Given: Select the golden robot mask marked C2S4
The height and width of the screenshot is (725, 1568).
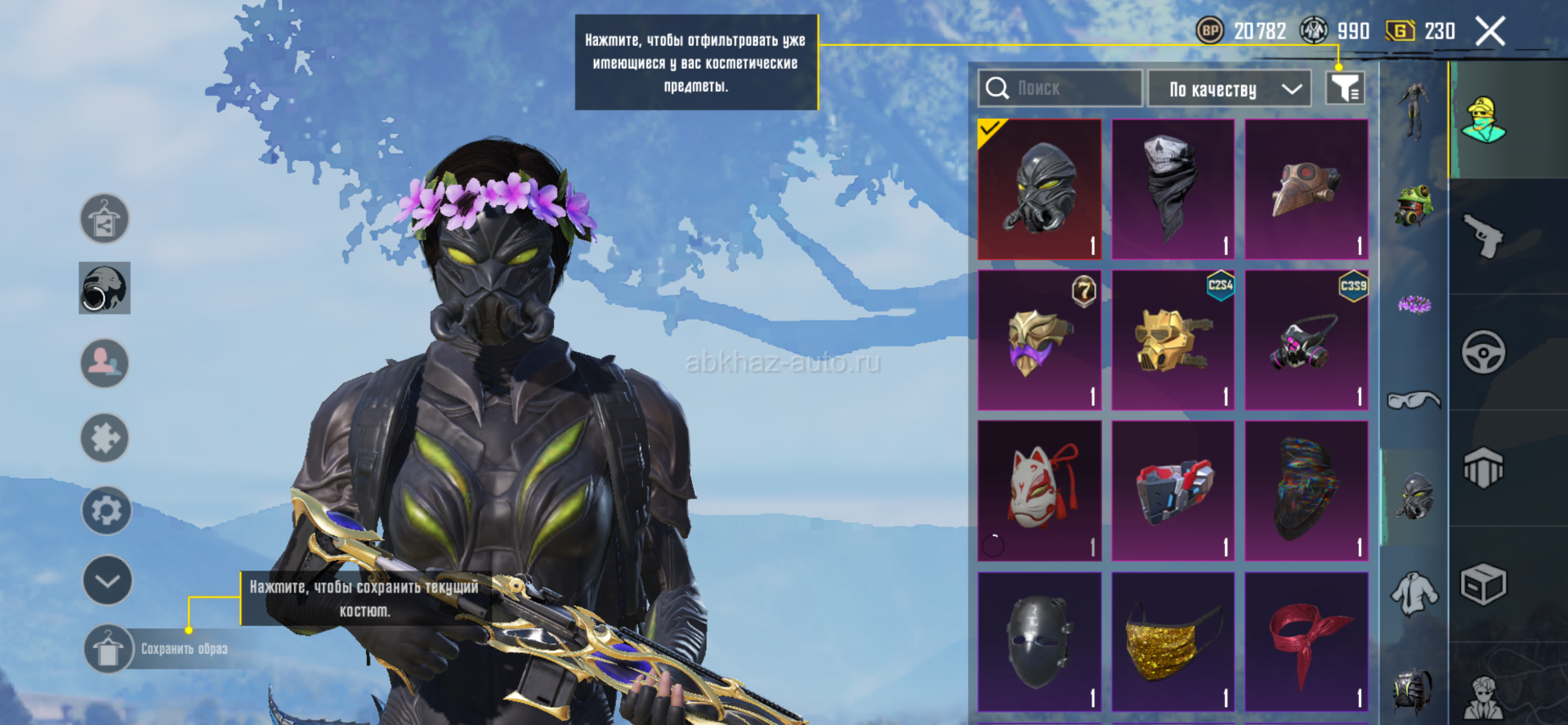Looking at the screenshot, I should pos(1173,340).
